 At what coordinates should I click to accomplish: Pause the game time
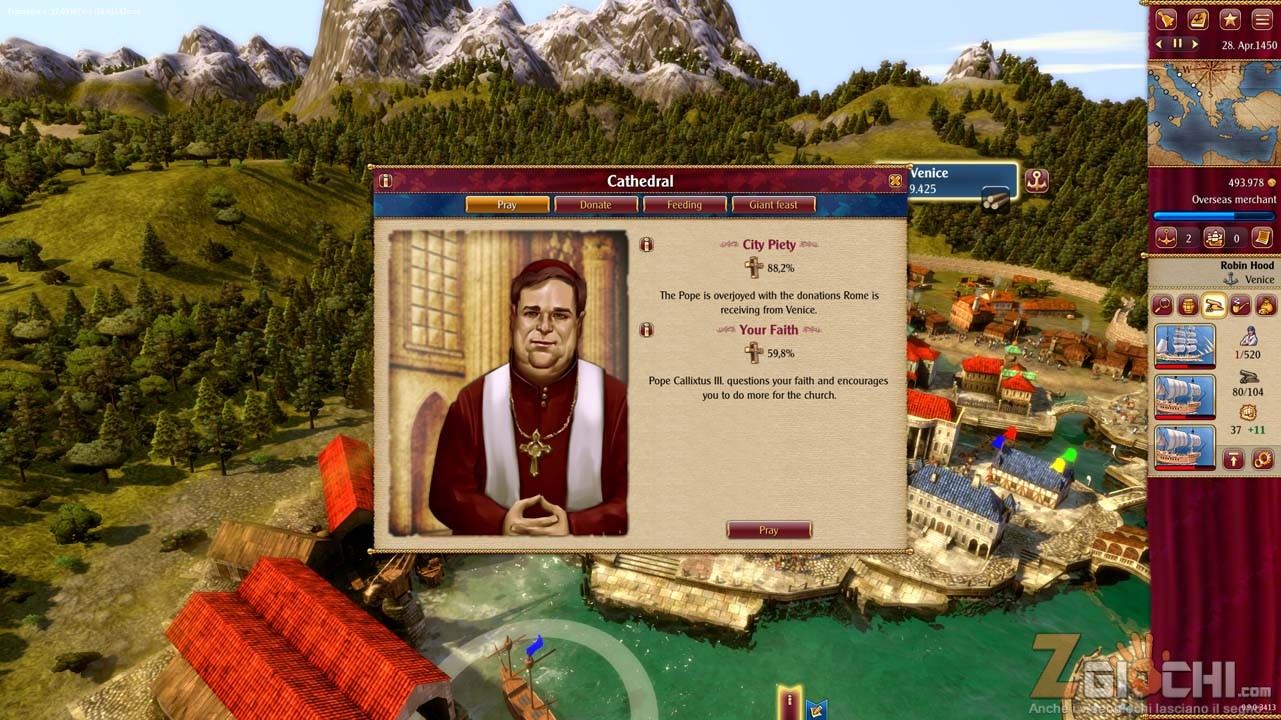point(1178,44)
